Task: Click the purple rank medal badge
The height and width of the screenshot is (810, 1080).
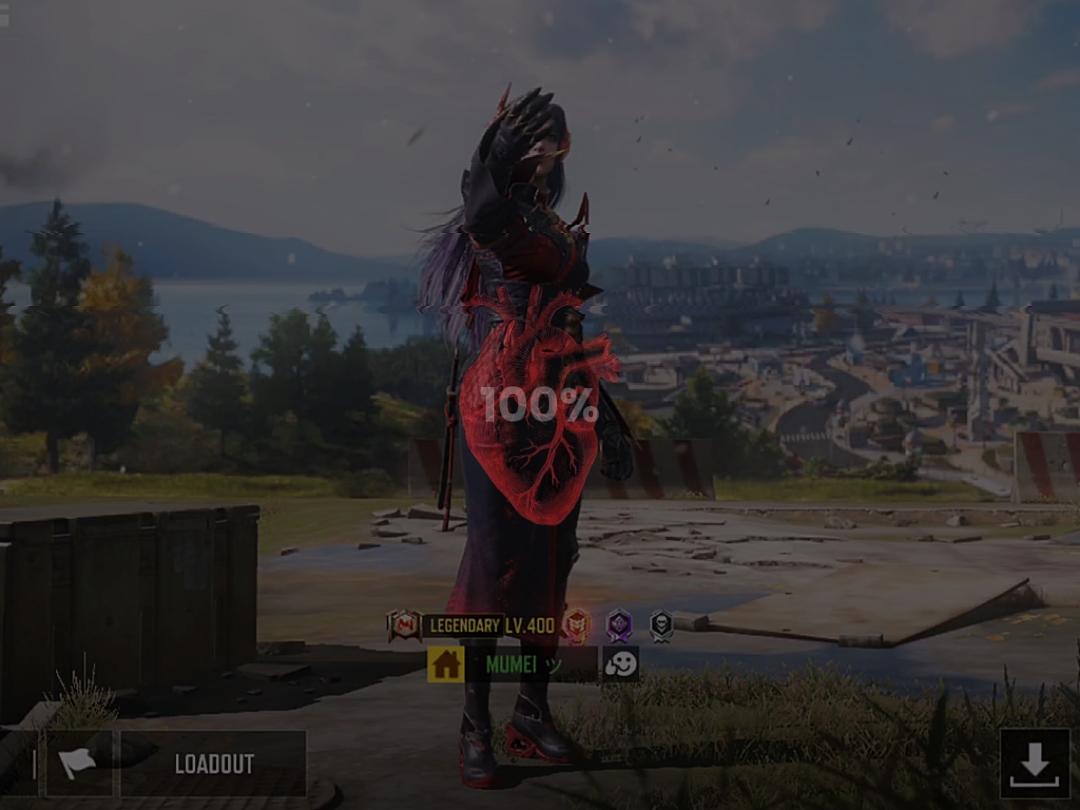Action: (x=619, y=626)
